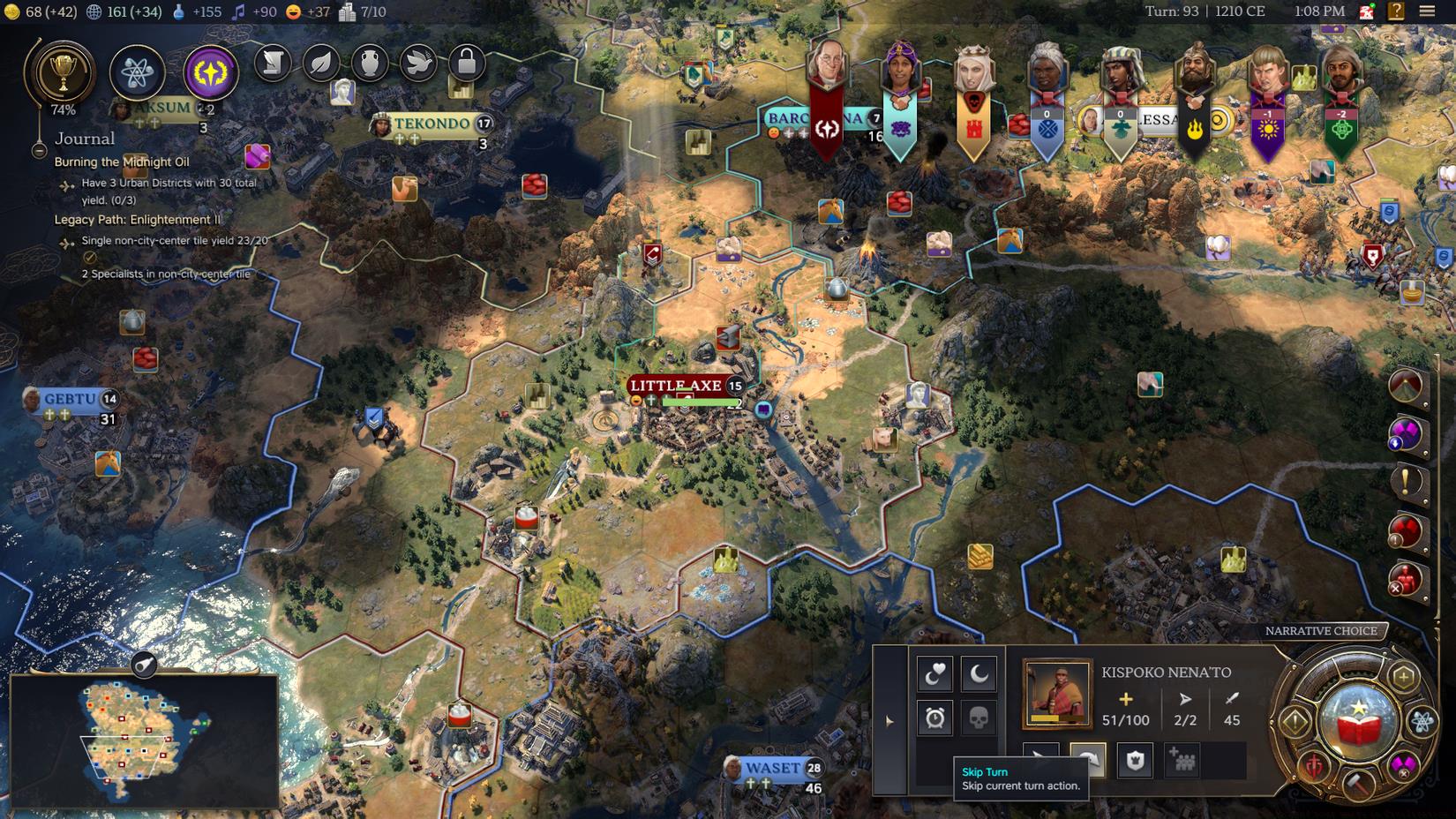This screenshot has width=1456, height=819.
Task: Toggle sleep with the crescent moon icon
Action: [x=977, y=675]
